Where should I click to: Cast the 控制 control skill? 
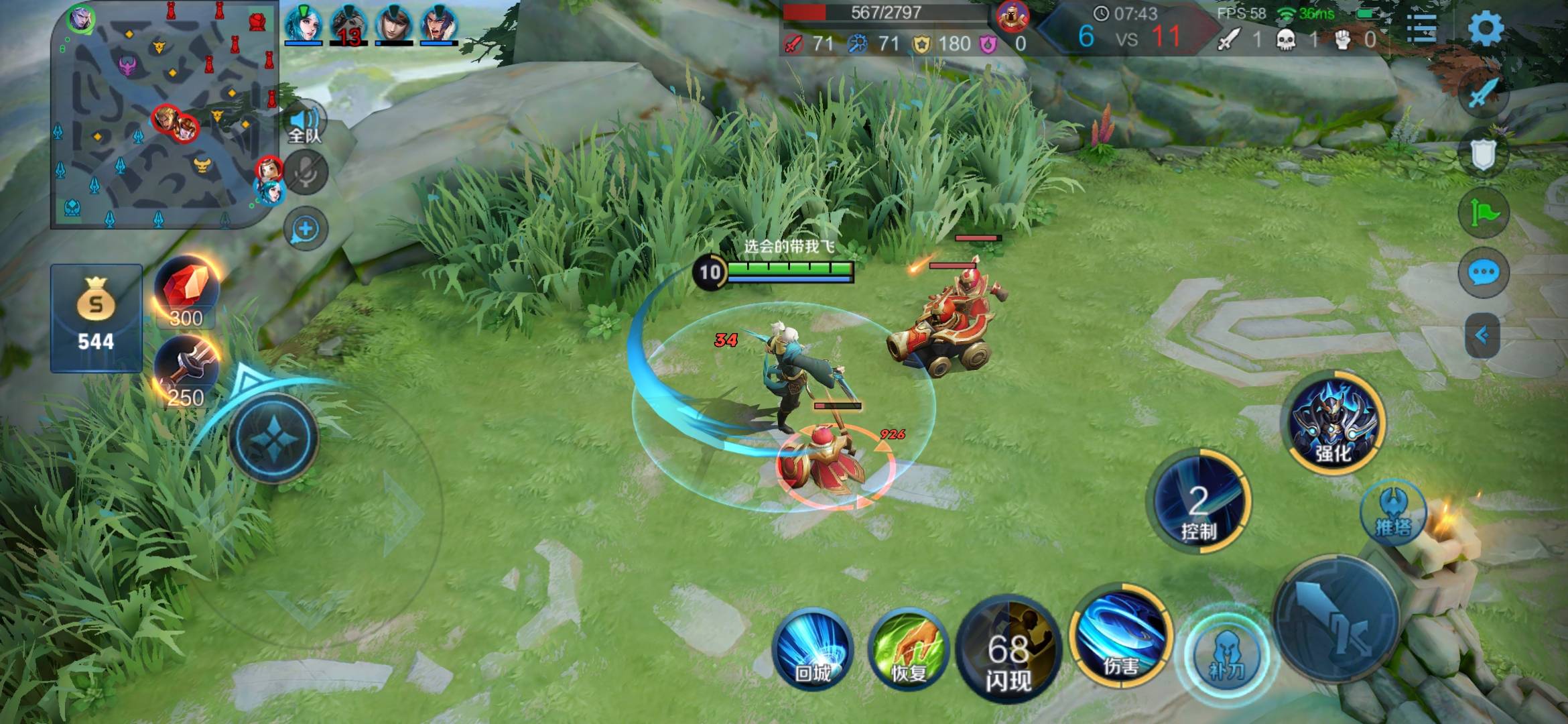[1198, 503]
